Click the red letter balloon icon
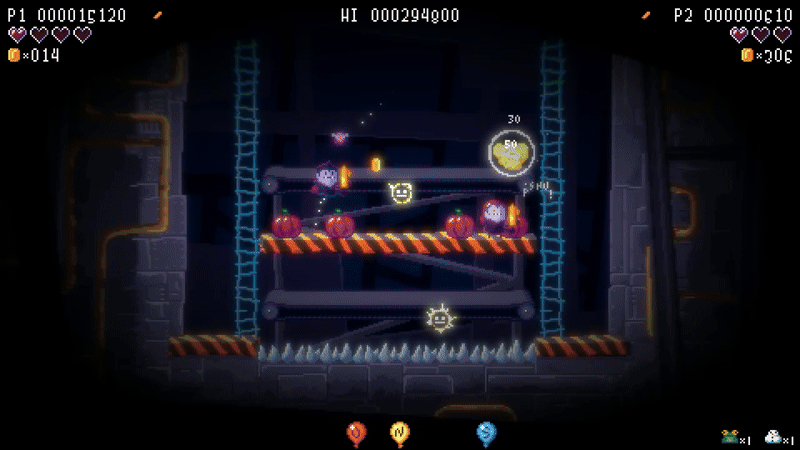Screen dimensions: 800x450 (356, 432)
